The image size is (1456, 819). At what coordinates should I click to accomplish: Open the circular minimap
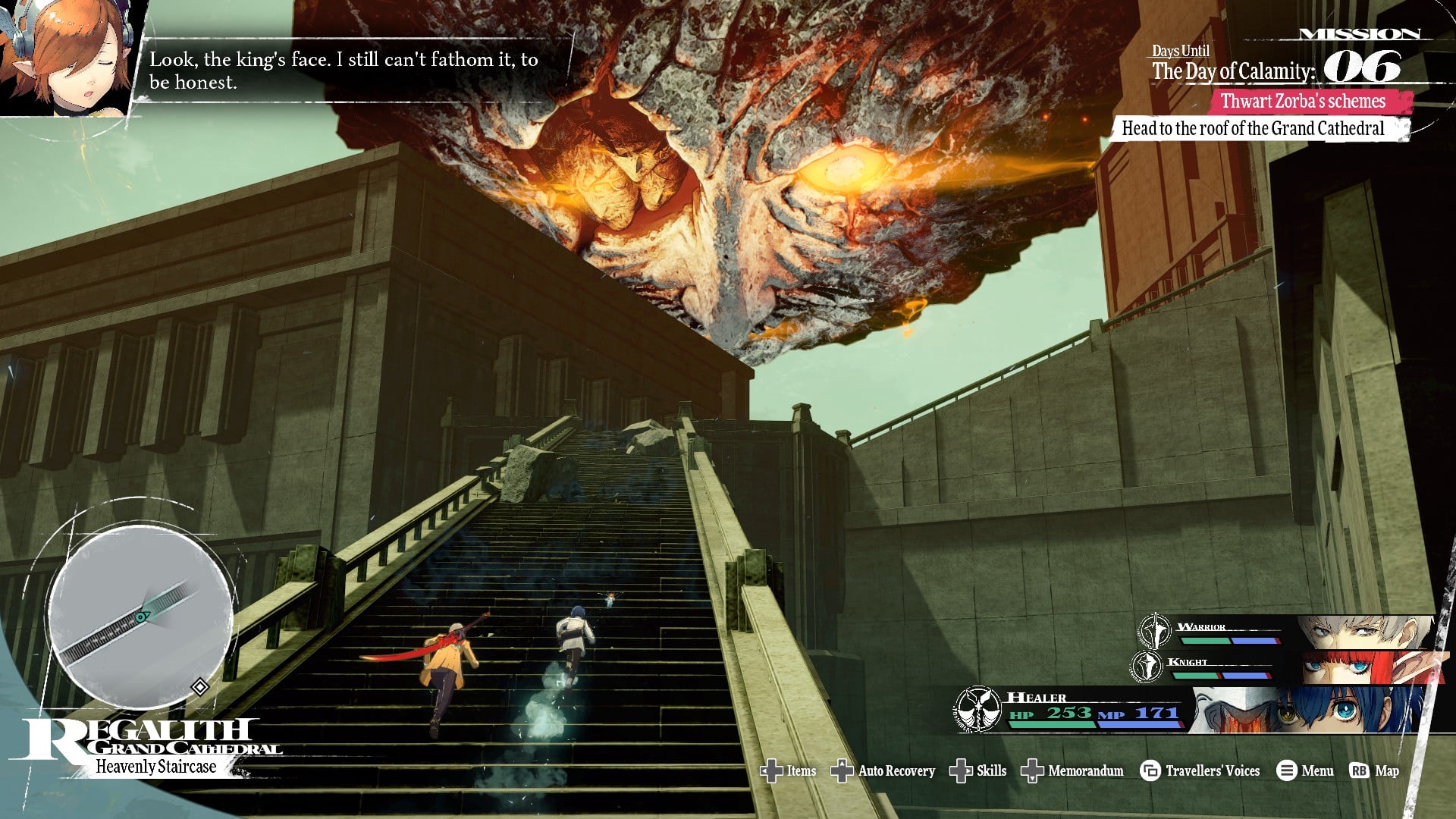pyautogui.click(x=140, y=616)
